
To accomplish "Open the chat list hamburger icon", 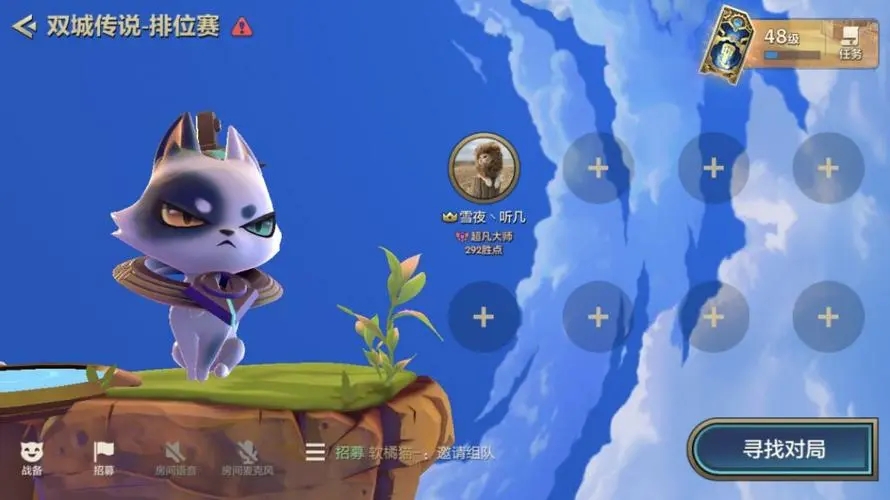I will tap(315, 452).
